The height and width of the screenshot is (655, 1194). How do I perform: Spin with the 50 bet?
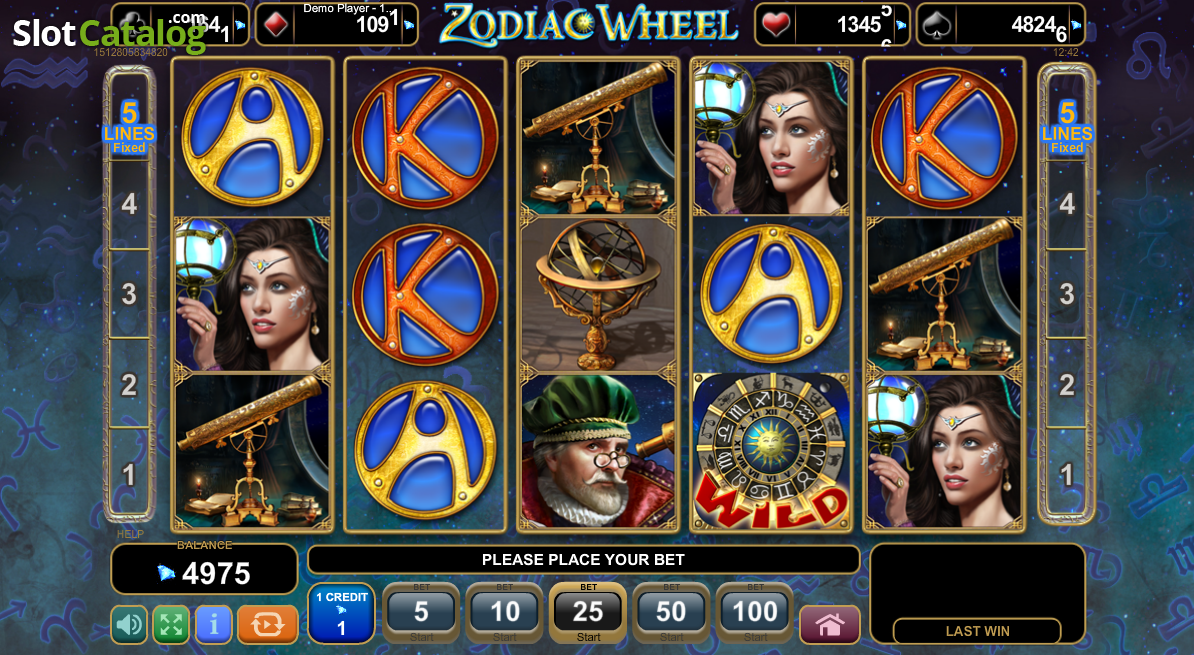click(x=671, y=613)
